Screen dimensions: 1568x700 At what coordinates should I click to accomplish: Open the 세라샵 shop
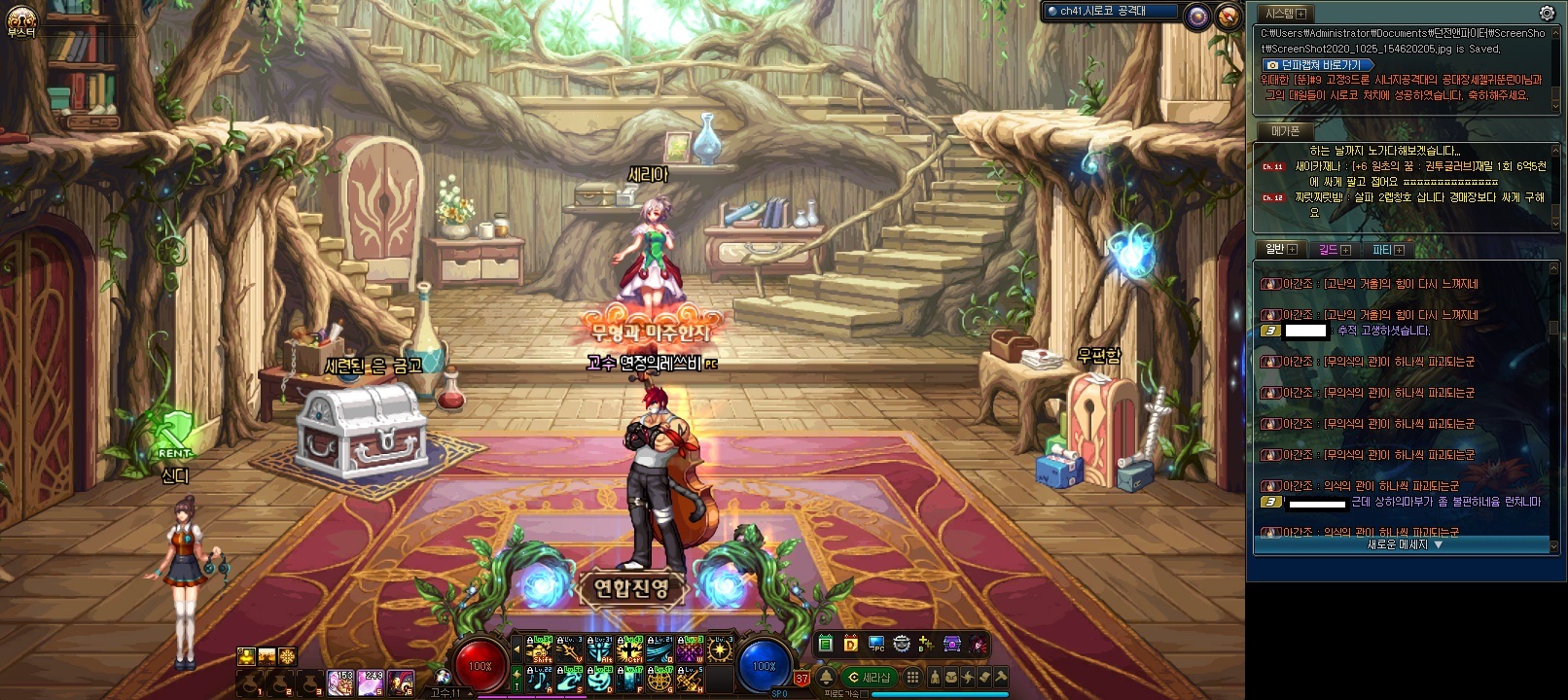coord(870,678)
